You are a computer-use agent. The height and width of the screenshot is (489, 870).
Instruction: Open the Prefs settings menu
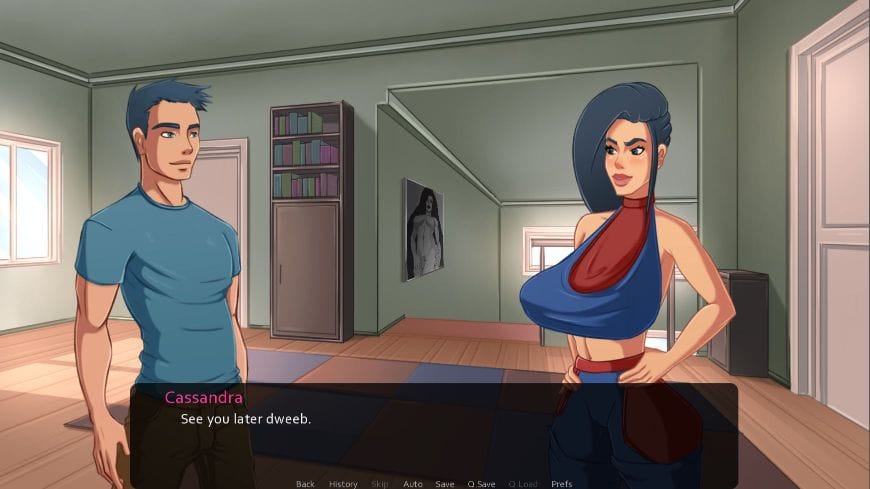(562, 484)
